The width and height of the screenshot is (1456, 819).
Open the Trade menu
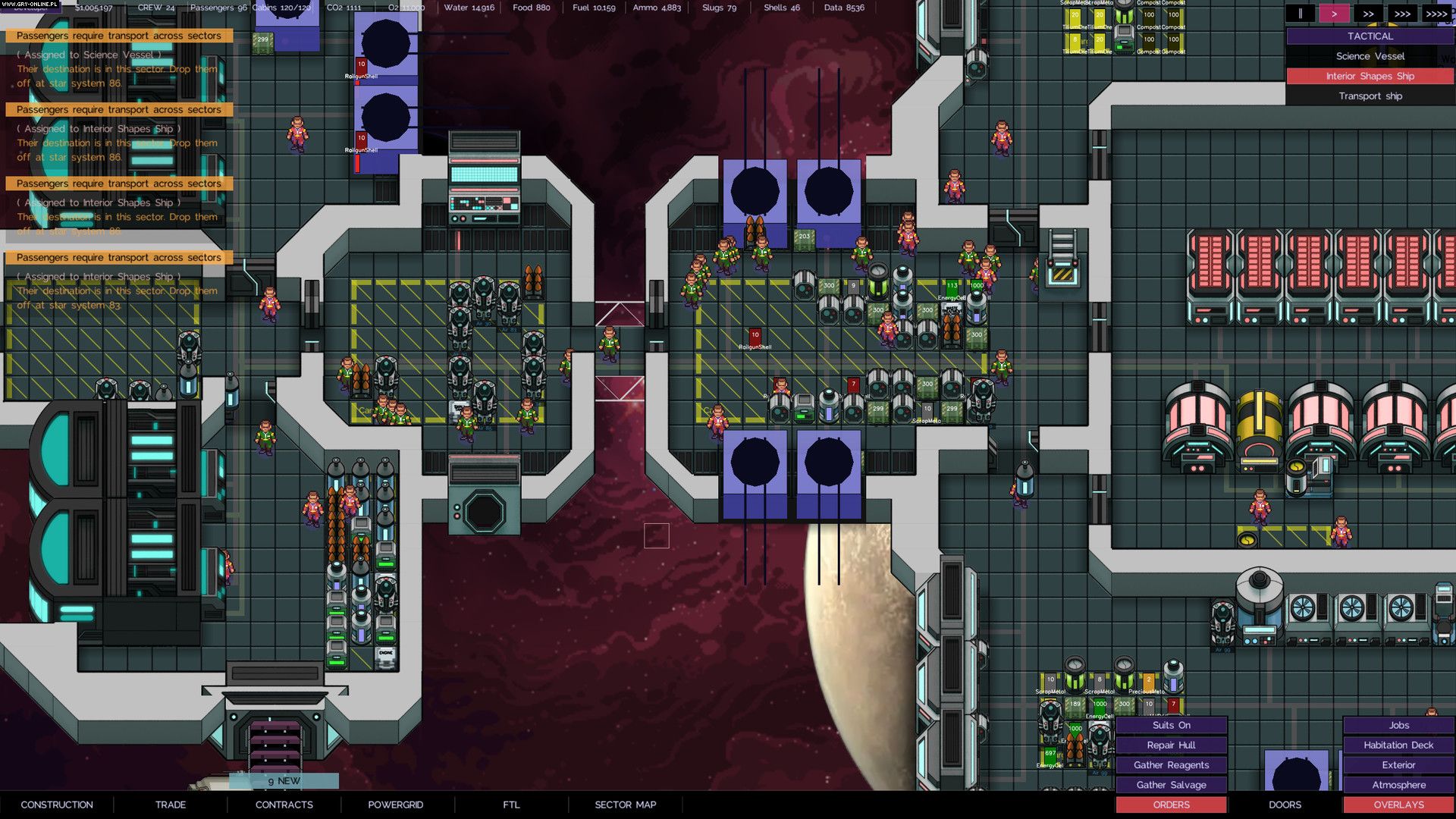pos(171,805)
